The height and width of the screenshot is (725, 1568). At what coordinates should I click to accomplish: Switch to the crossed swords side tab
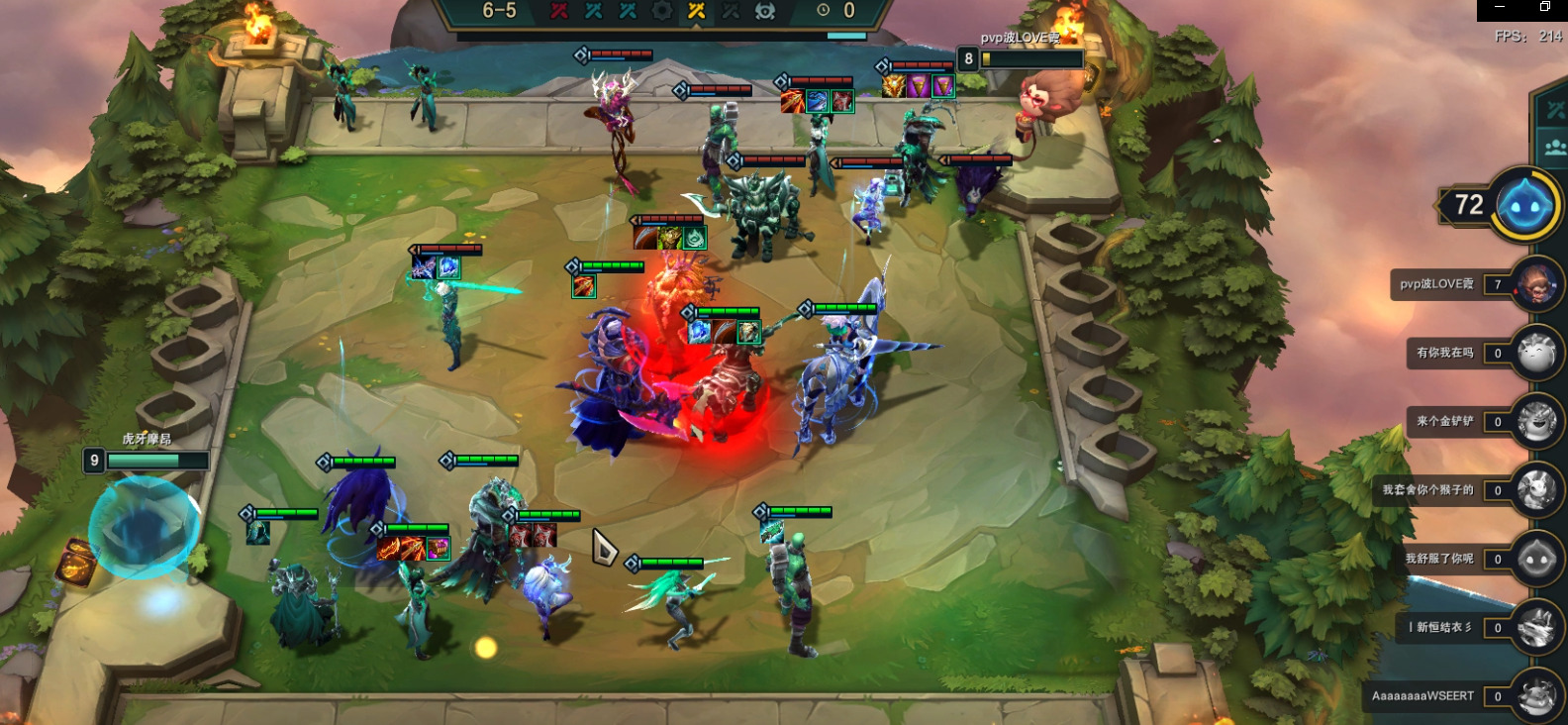(x=1555, y=110)
